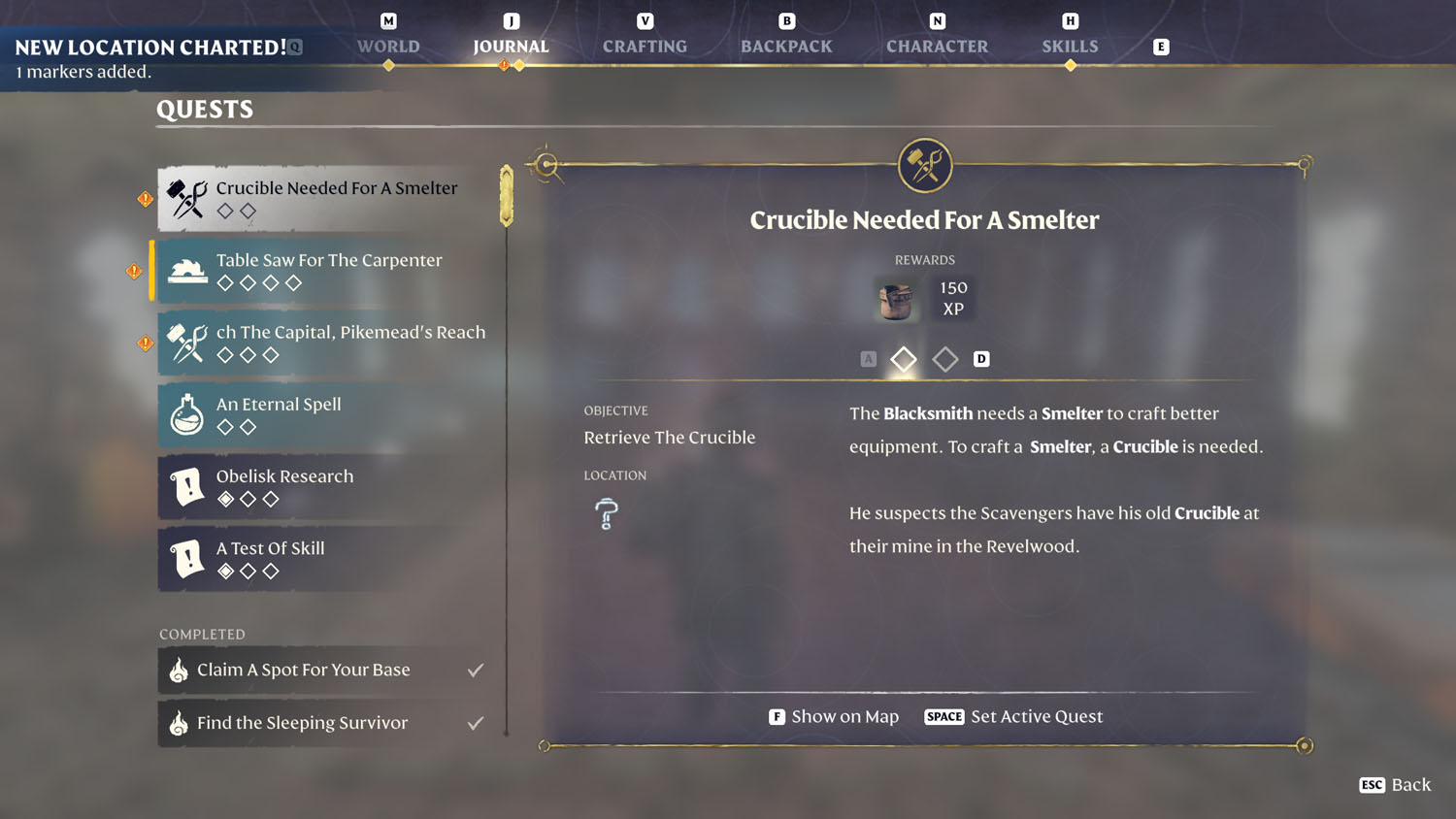Click the question mark location icon
Viewport: 1456px width, 819px height.
click(604, 513)
